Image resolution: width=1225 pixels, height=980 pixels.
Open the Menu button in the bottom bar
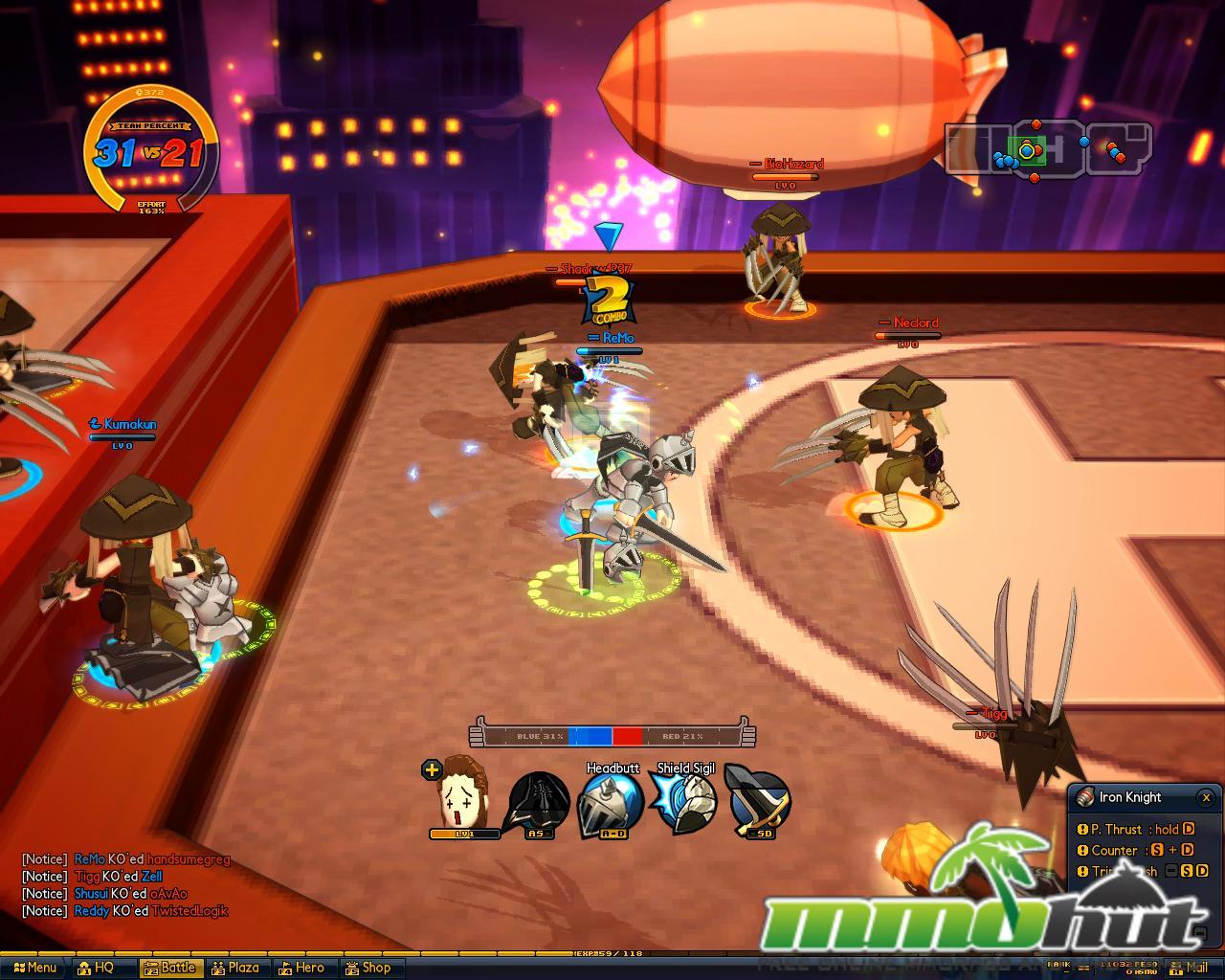[x=34, y=968]
